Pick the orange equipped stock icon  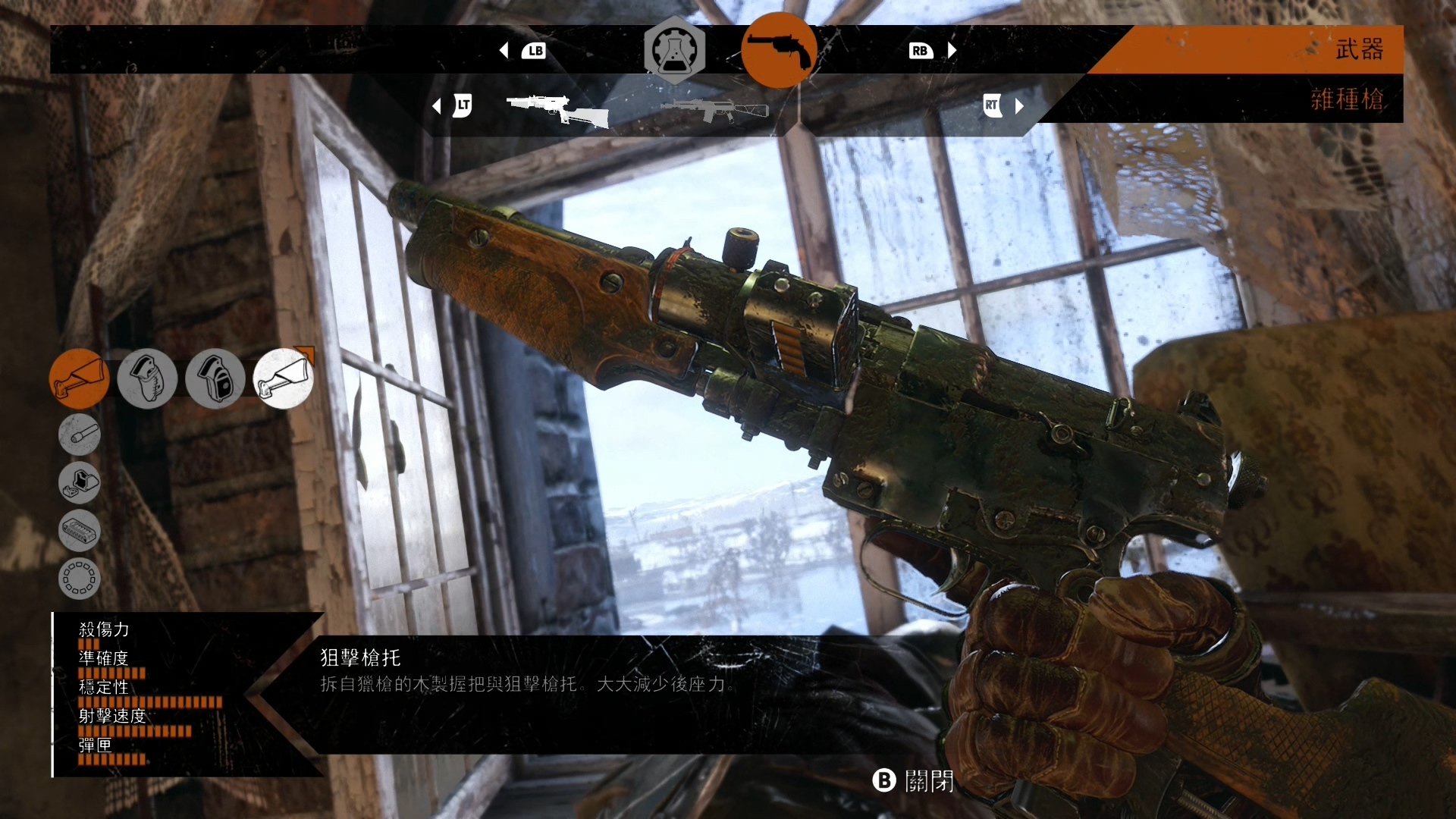(x=79, y=378)
